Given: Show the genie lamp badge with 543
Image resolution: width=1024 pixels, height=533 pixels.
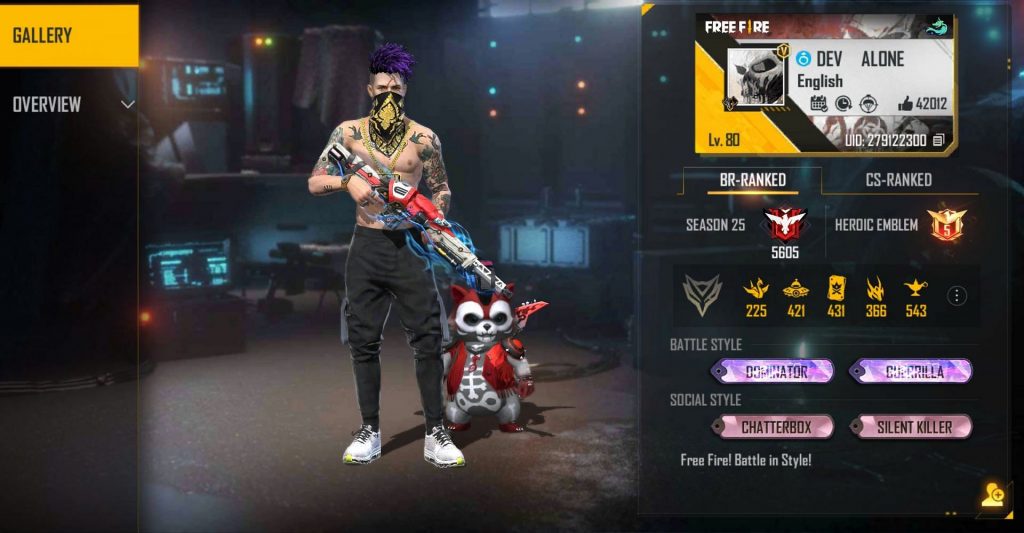Looking at the screenshot, I should 915,289.
